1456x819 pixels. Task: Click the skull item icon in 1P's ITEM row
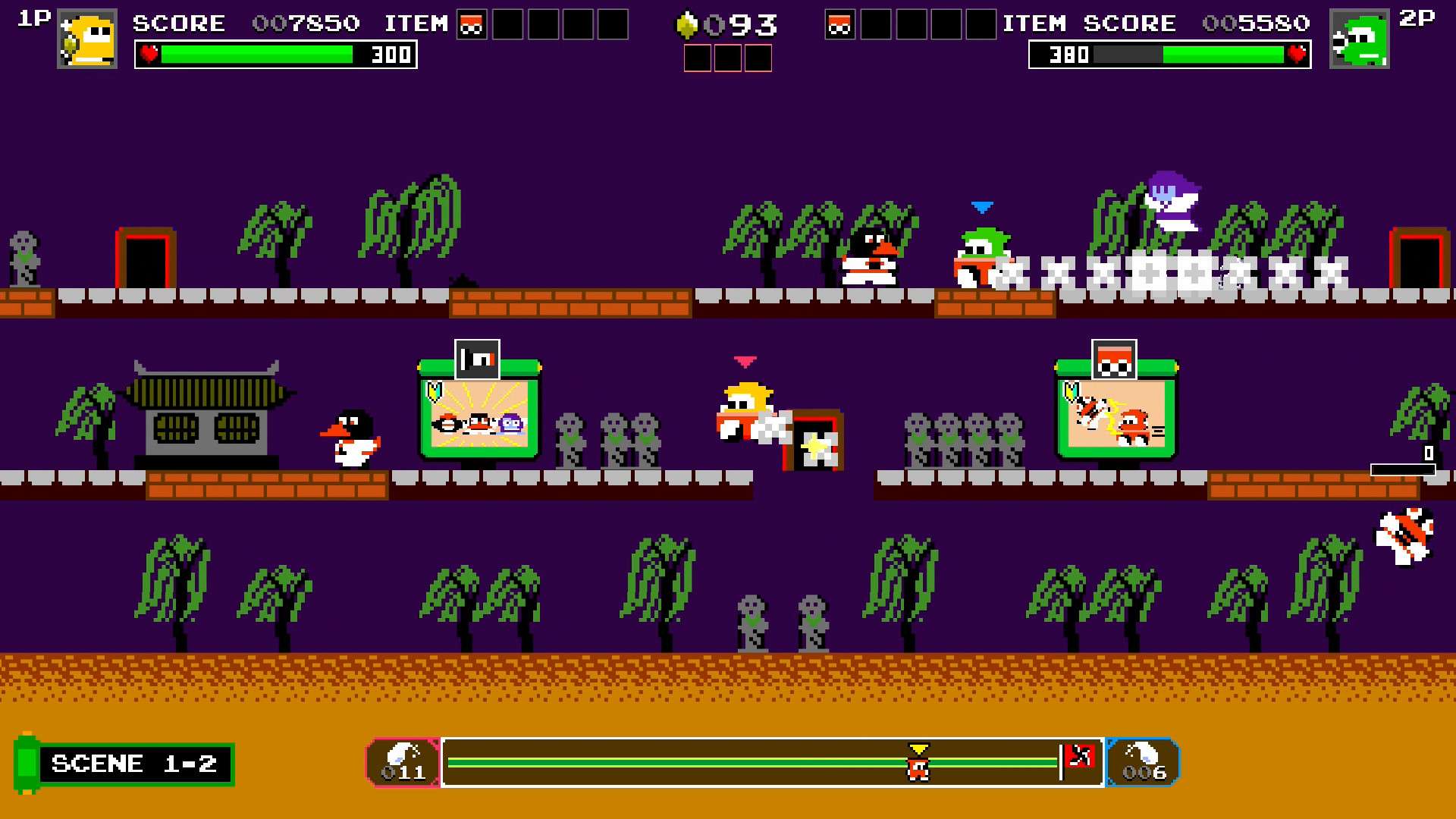[x=472, y=23]
